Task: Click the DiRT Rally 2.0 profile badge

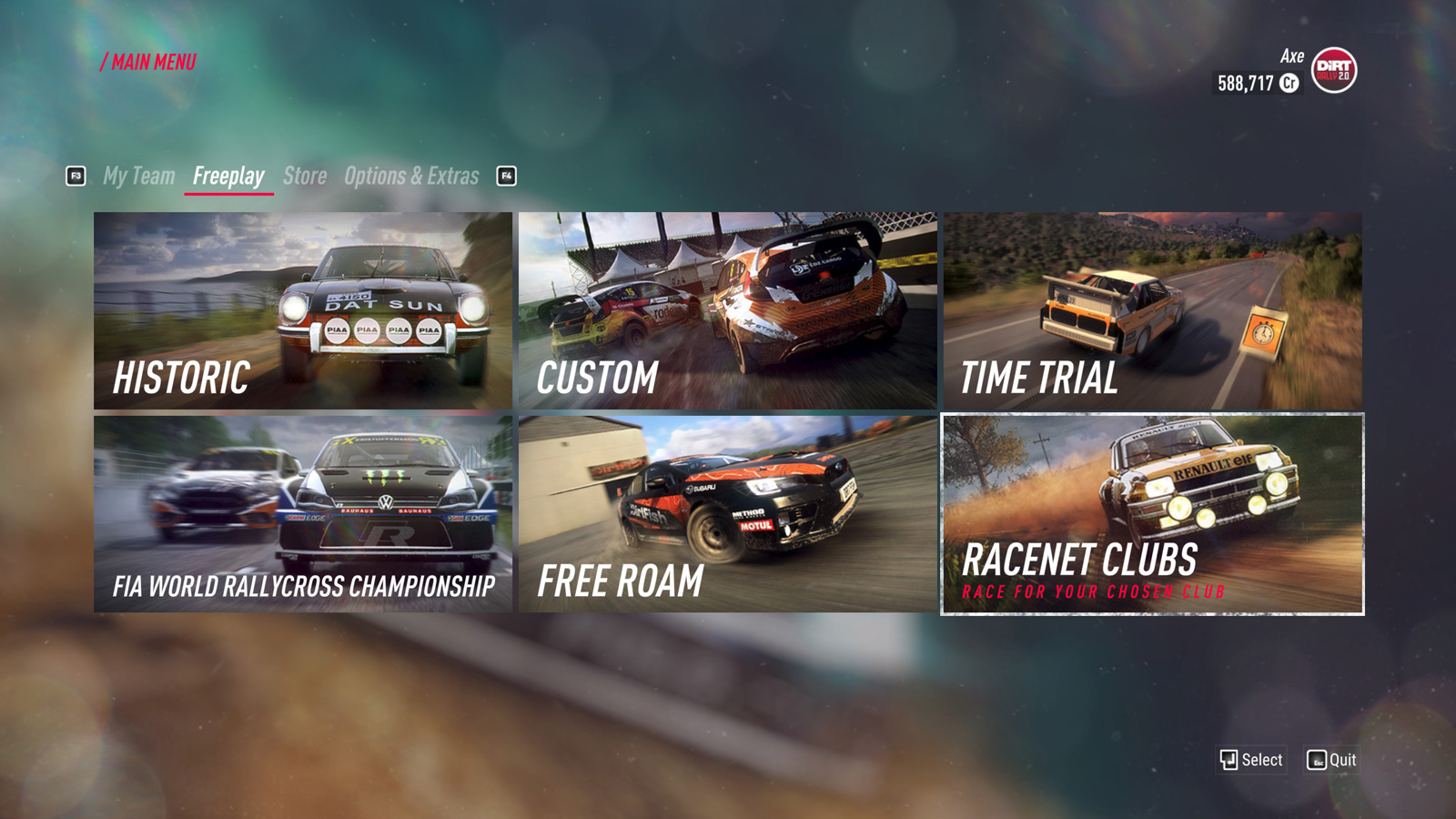Action: click(x=1334, y=70)
